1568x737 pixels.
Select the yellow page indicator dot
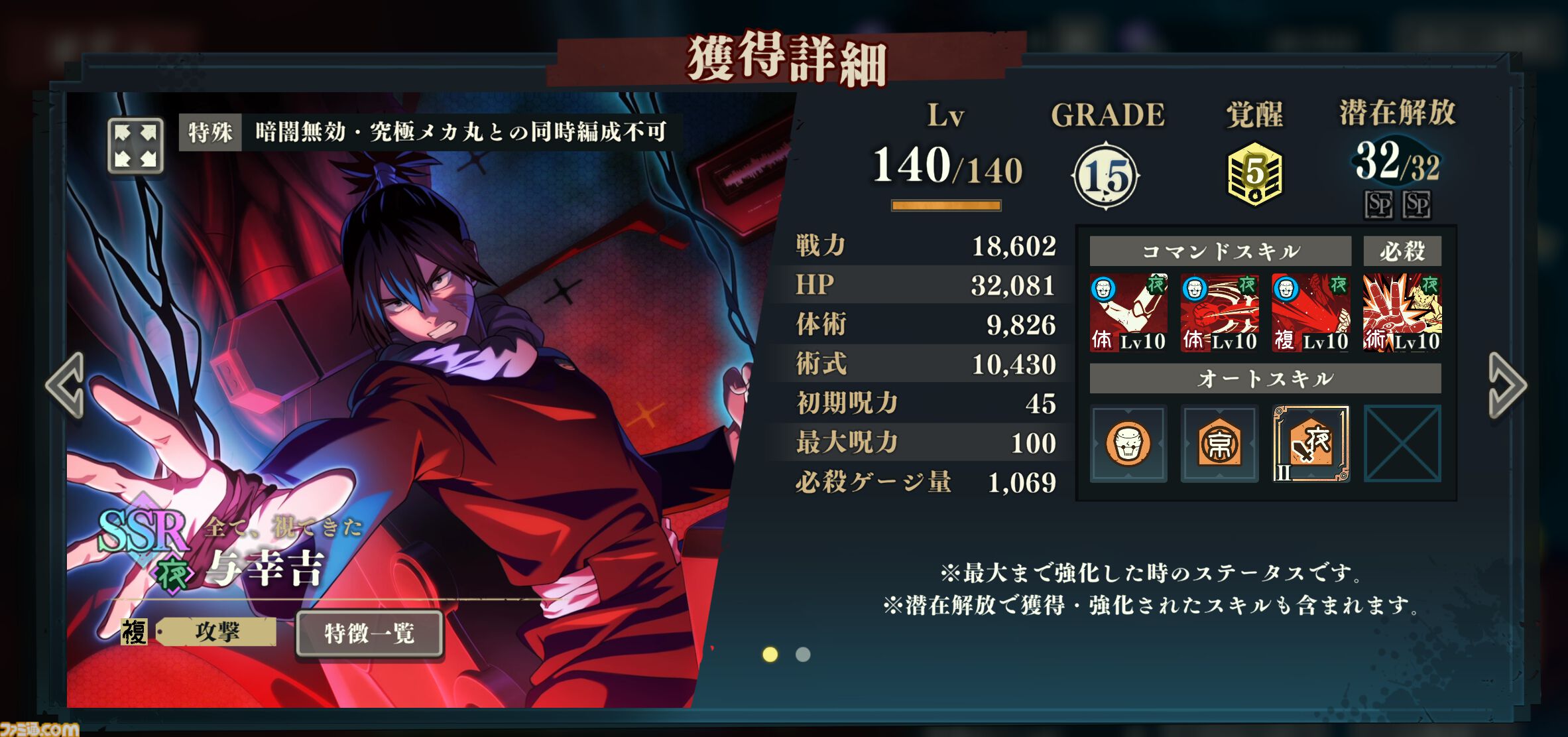[x=771, y=655]
